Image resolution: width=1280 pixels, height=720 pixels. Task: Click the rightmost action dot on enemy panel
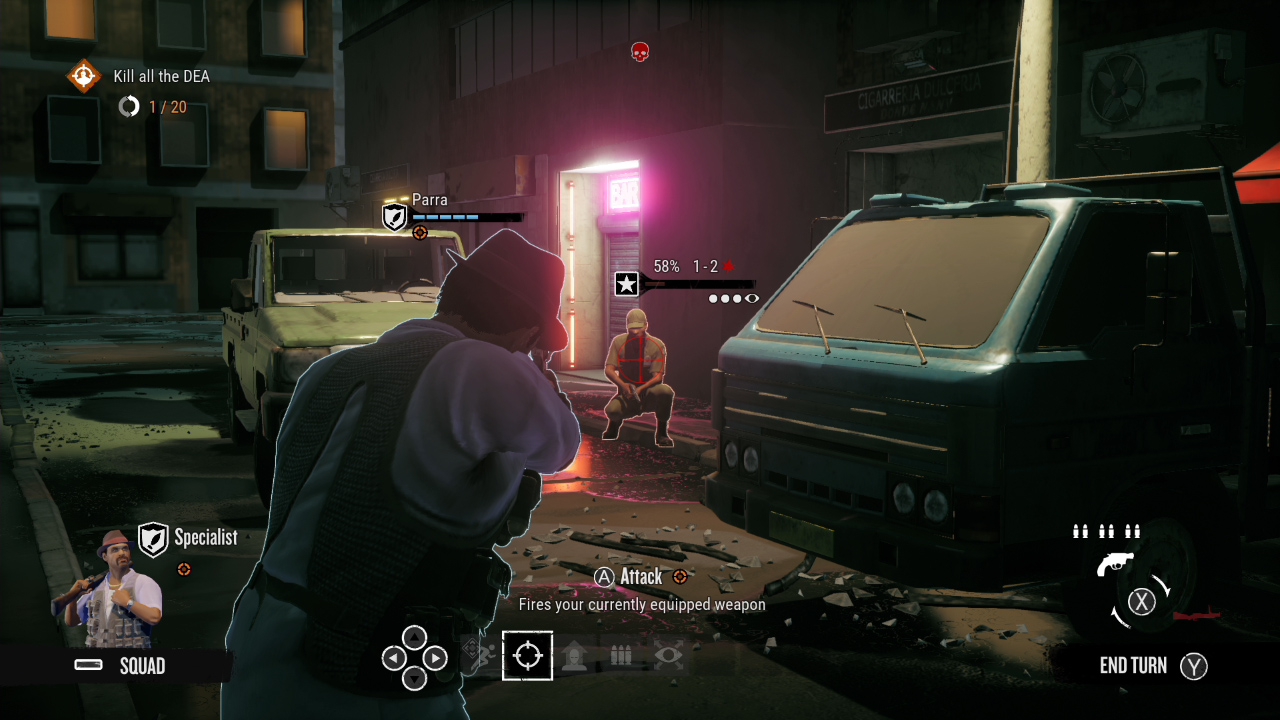pos(752,297)
